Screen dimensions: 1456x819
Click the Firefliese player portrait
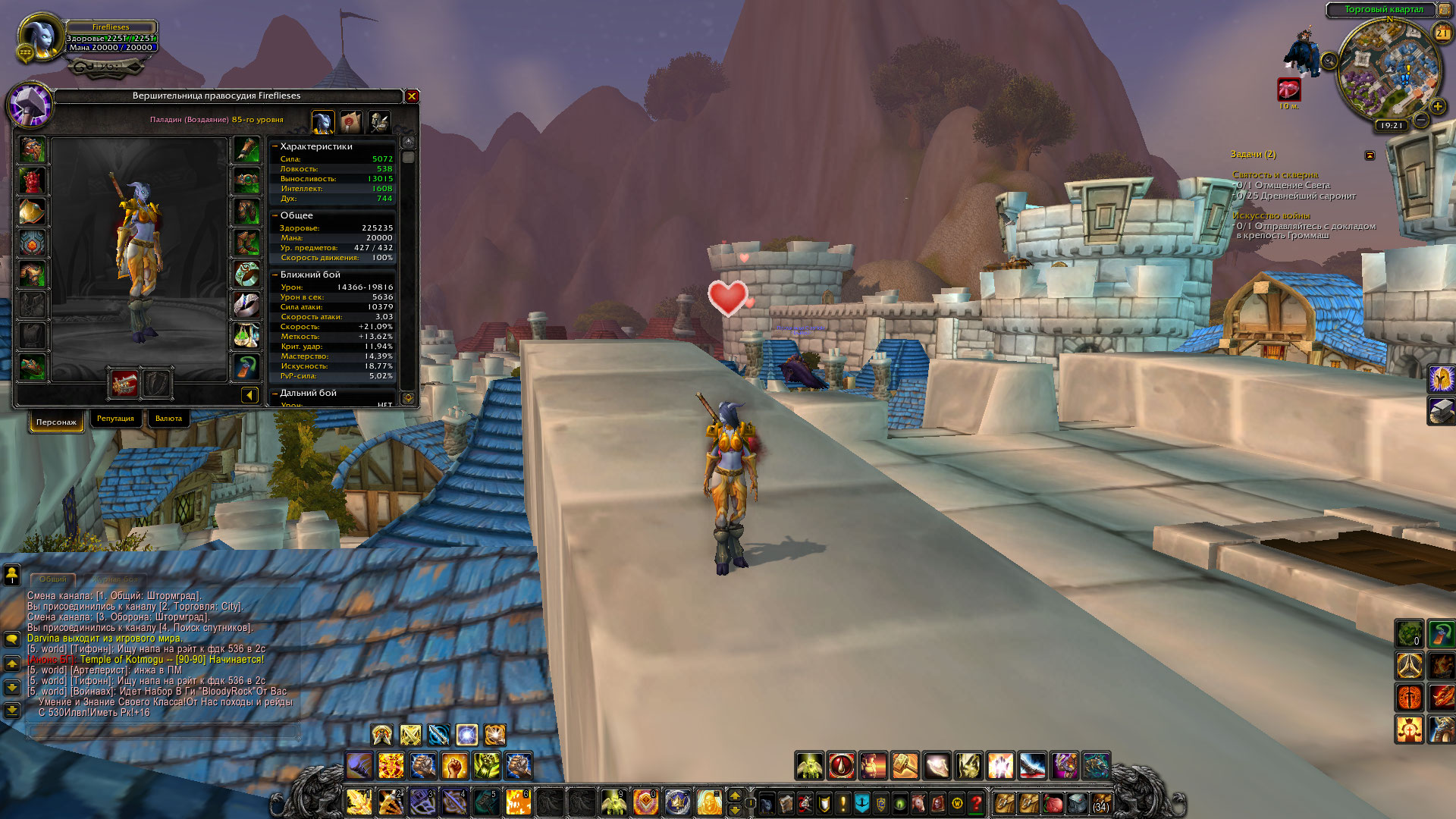[39, 38]
